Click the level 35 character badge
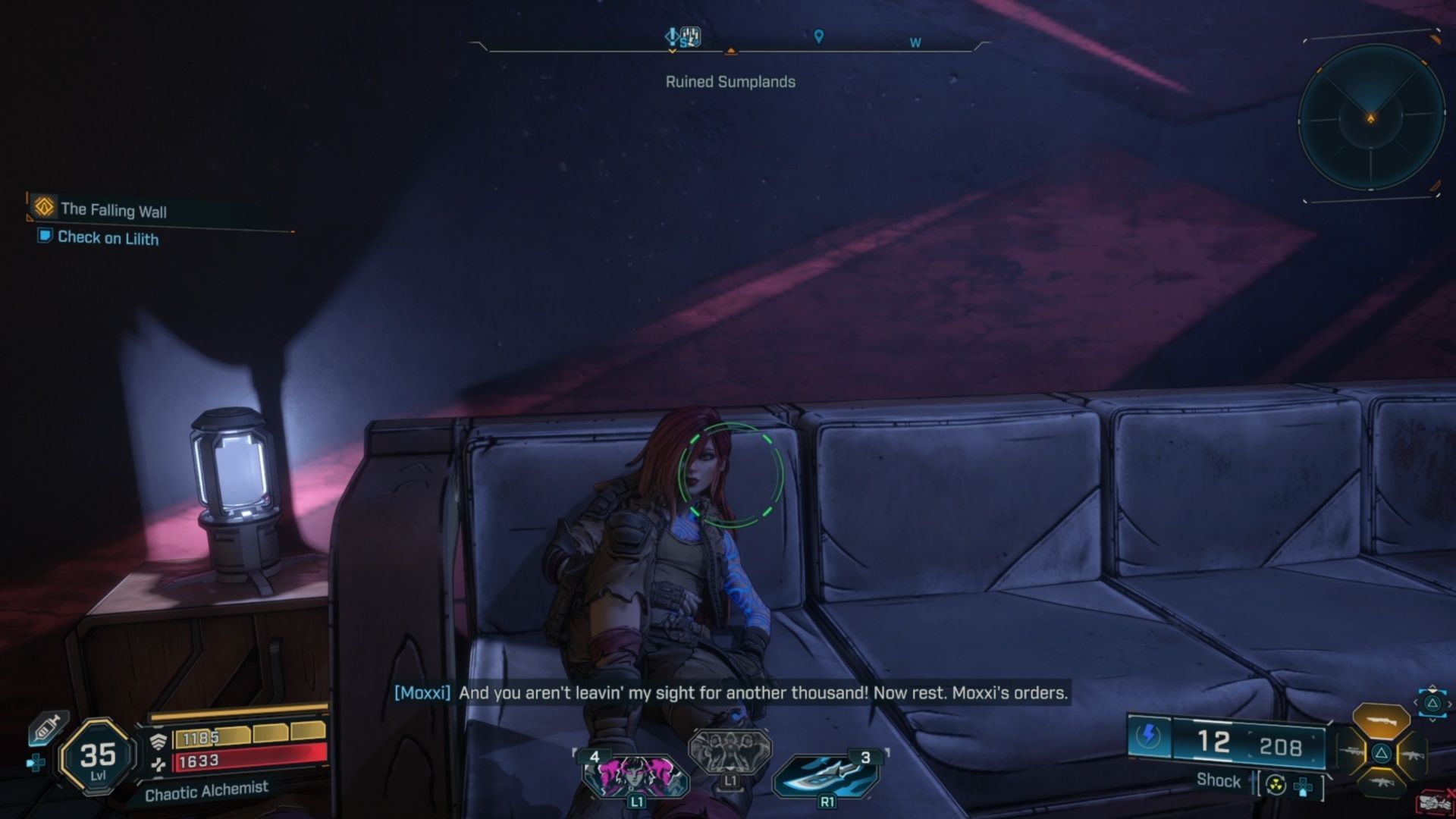 pyautogui.click(x=98, y=756)
